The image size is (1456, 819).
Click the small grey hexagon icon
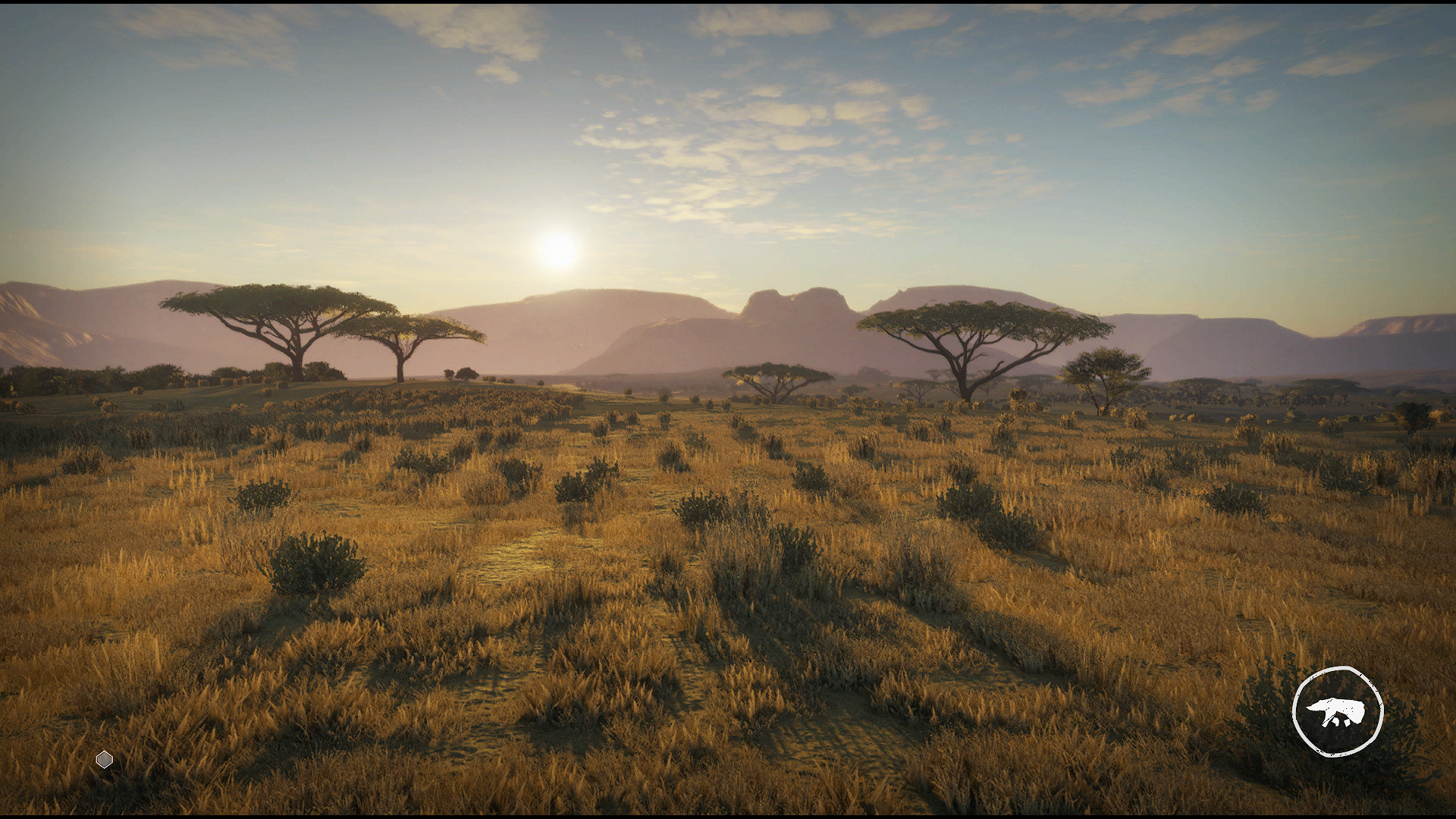[105, 759]
